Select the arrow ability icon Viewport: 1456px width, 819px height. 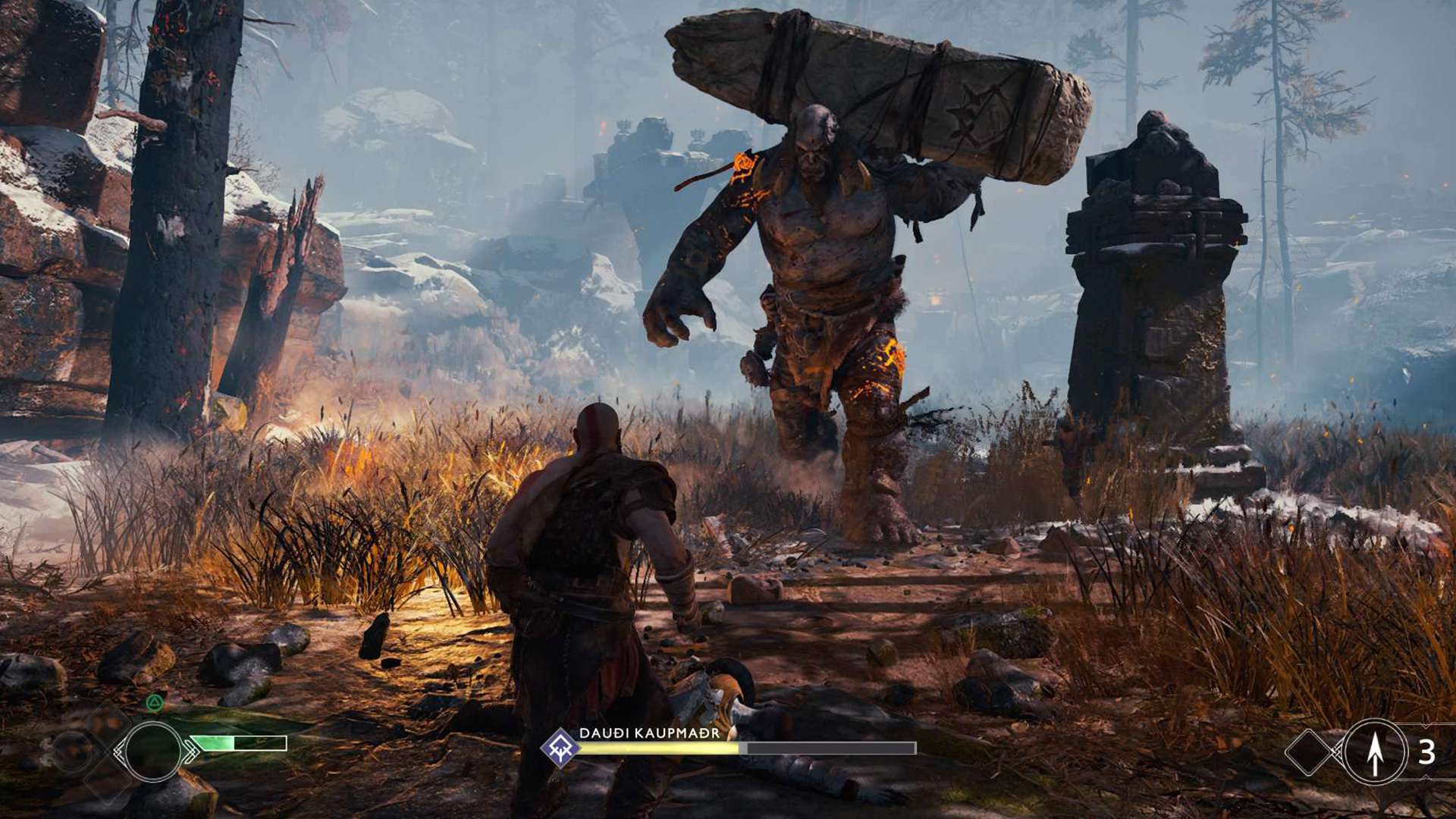[x=1375, y=752]
